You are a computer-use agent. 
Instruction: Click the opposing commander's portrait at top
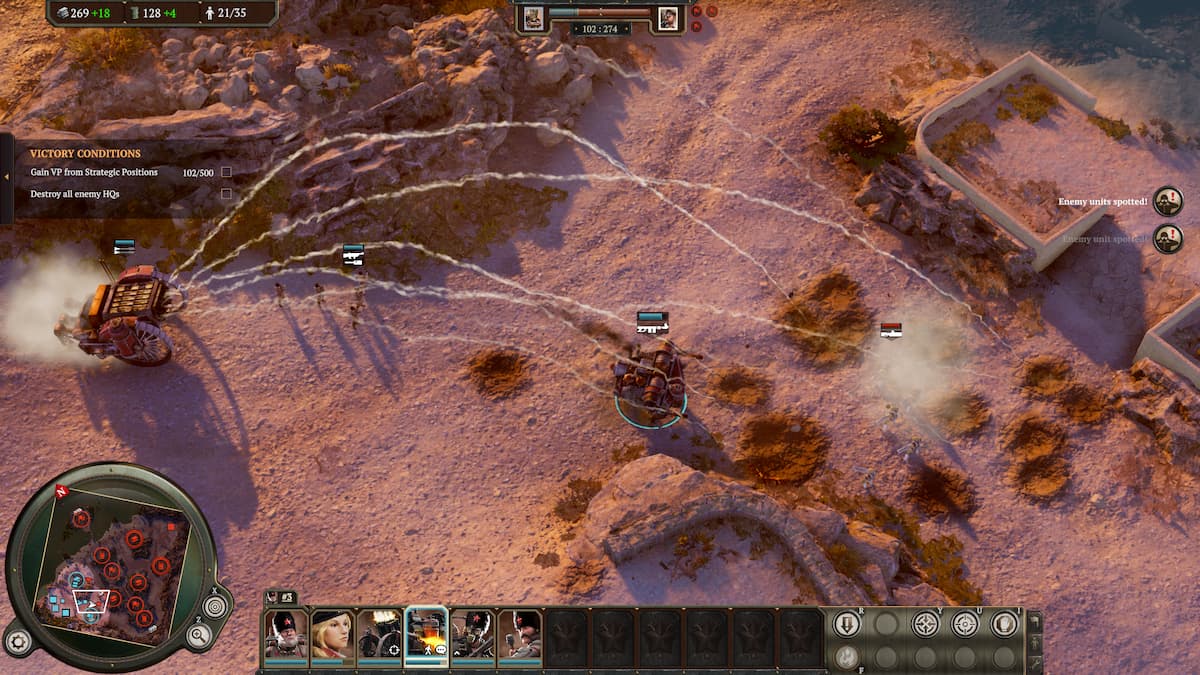(x=668, y=17)
